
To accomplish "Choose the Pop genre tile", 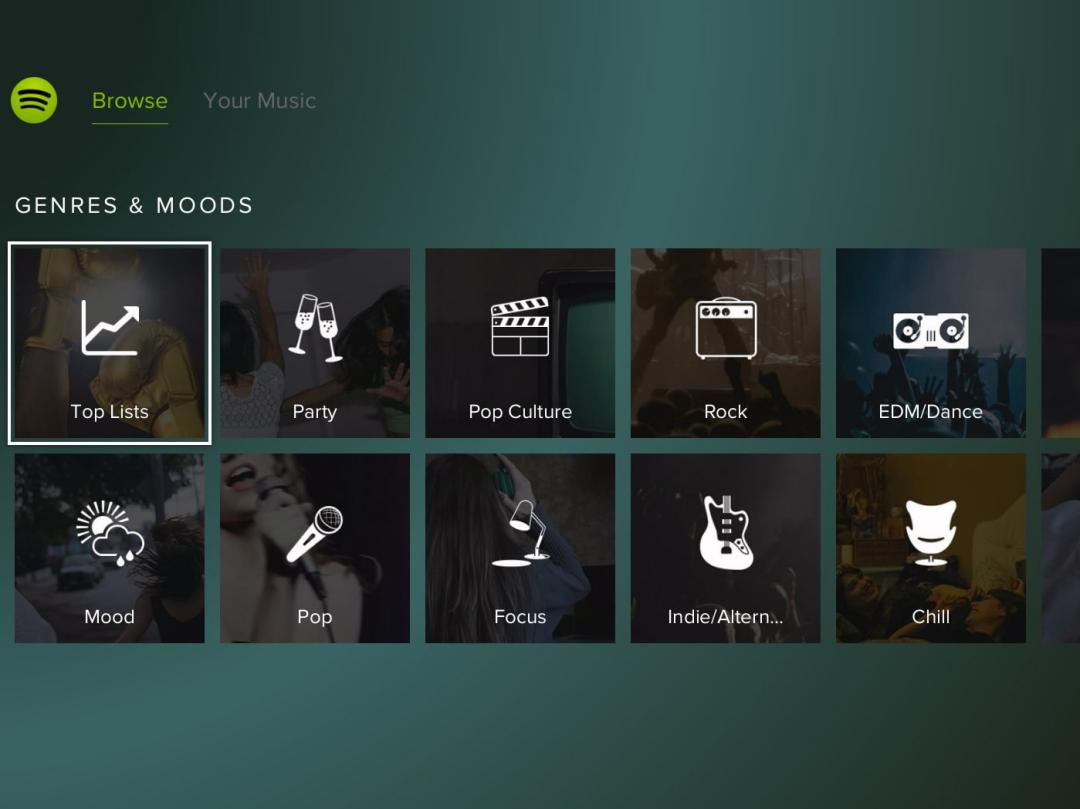I will point(315,548).
